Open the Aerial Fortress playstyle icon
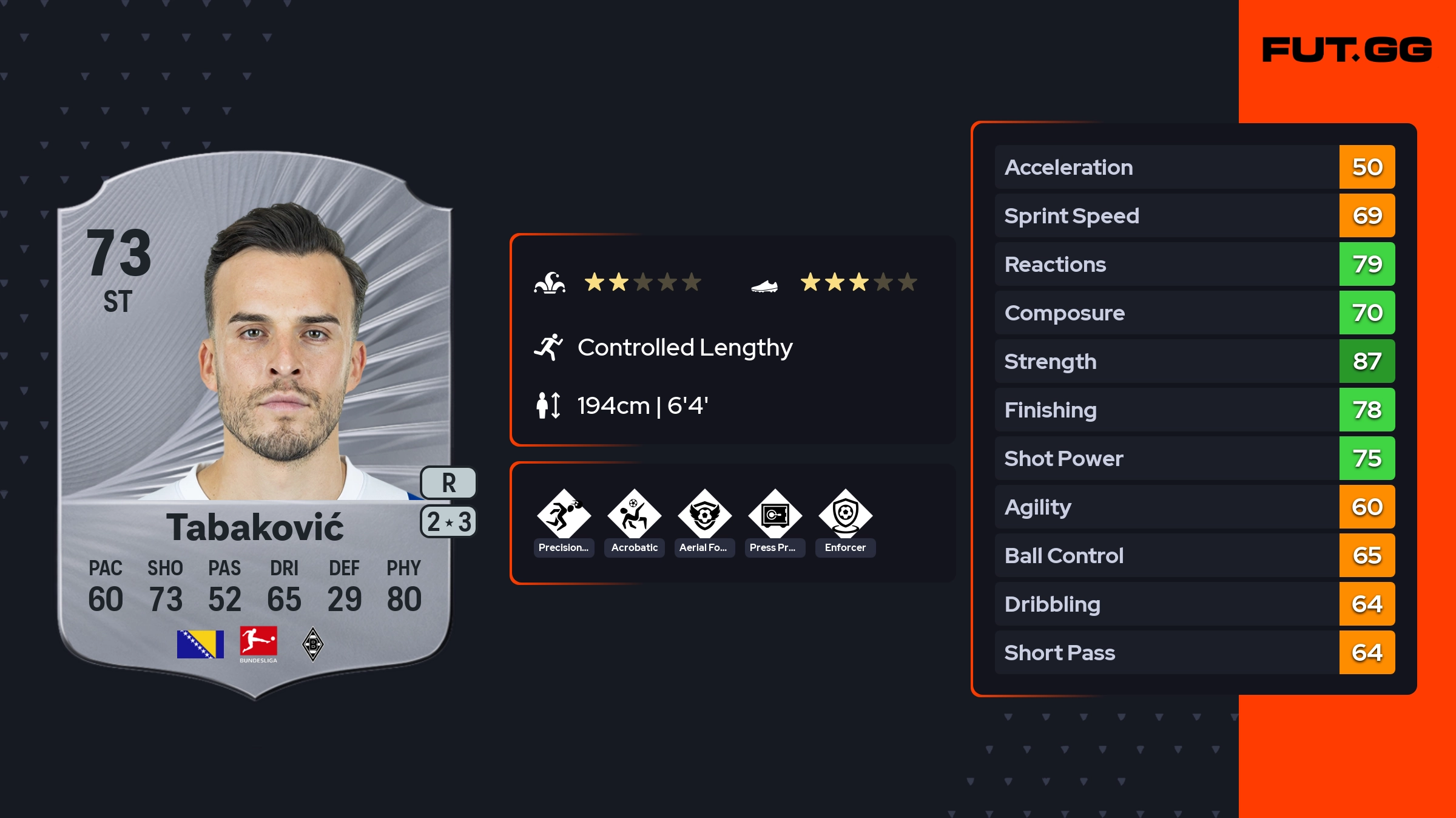 tap(704, 515)
